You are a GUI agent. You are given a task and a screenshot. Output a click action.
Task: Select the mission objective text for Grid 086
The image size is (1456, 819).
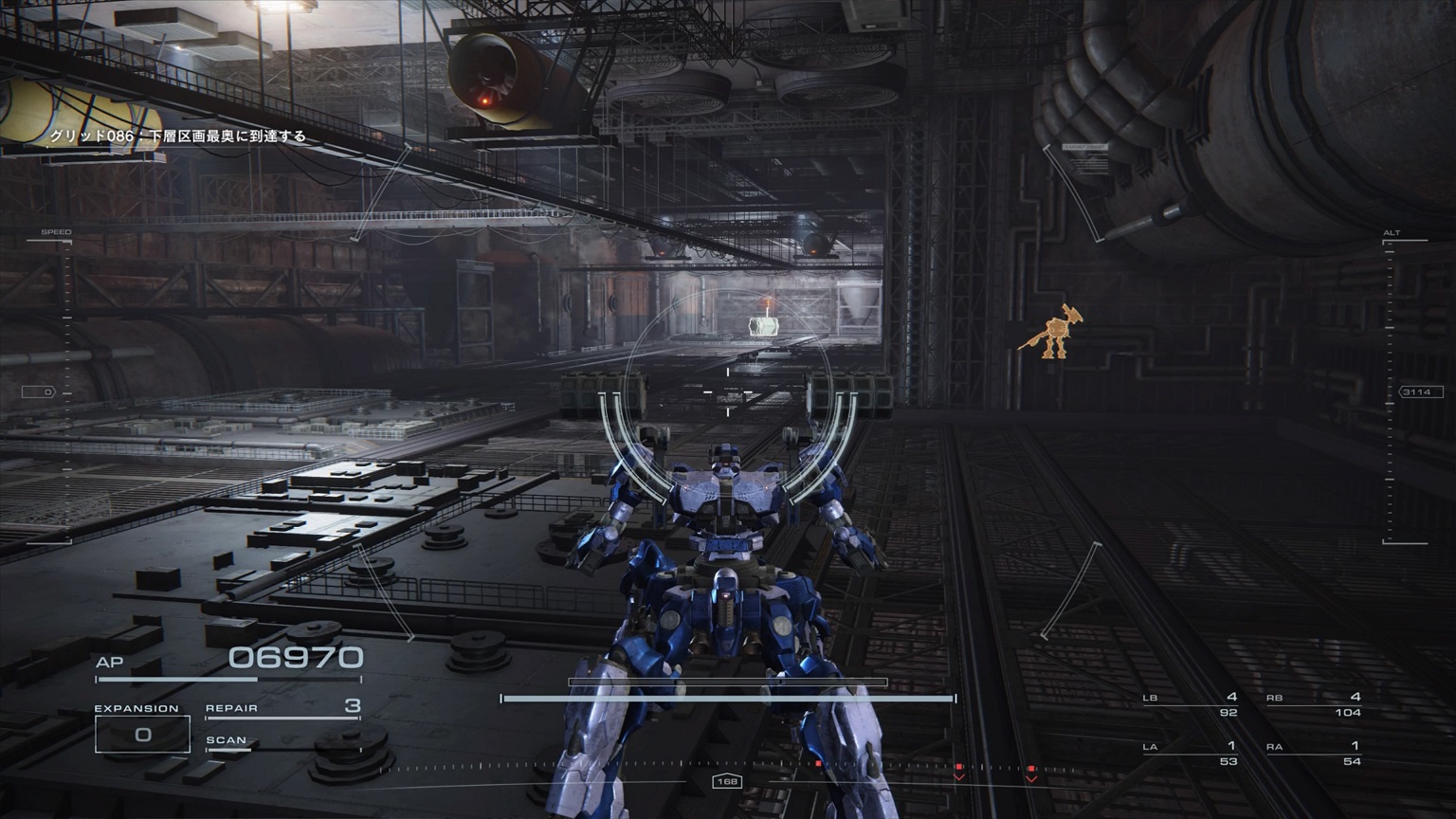[x=178, y=136]
